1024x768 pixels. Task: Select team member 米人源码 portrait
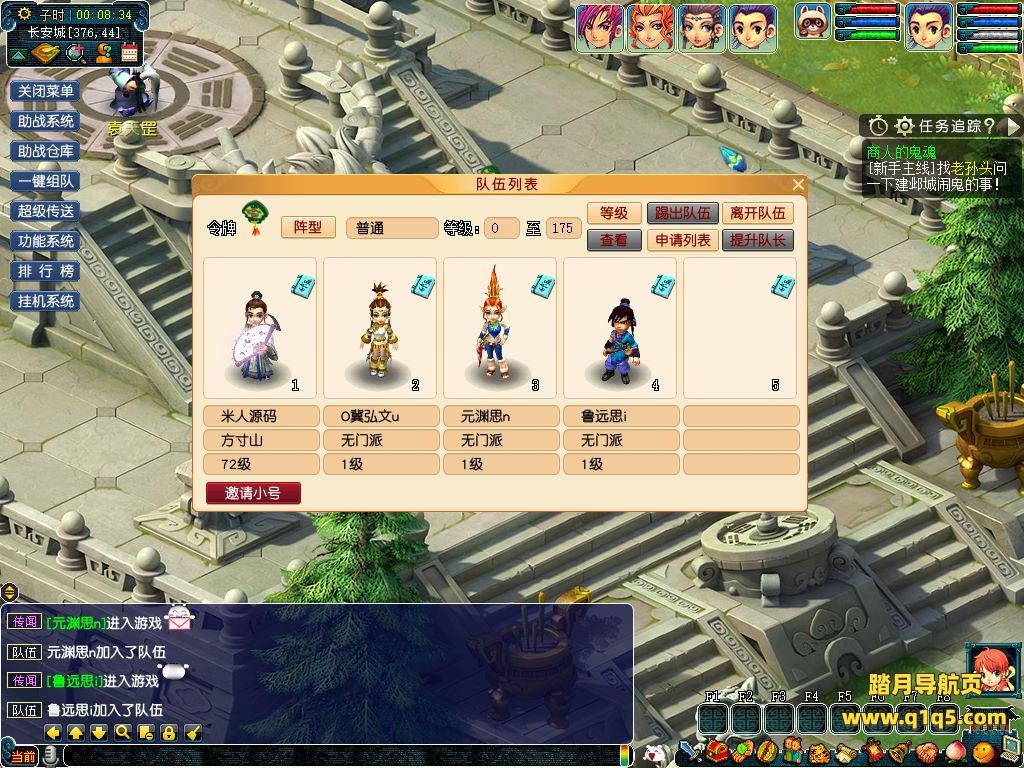click(x=260, y=328)
